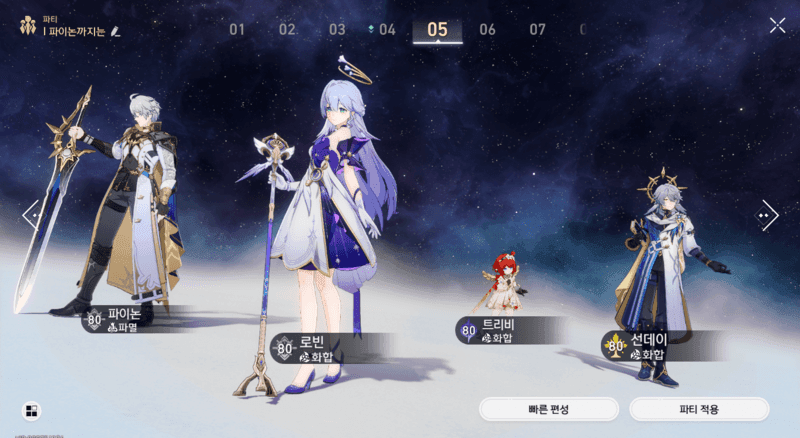The height and width of the screenshot is (438, 800).
Task: Edit party name with pencil icon
Action: coord(116,32)
